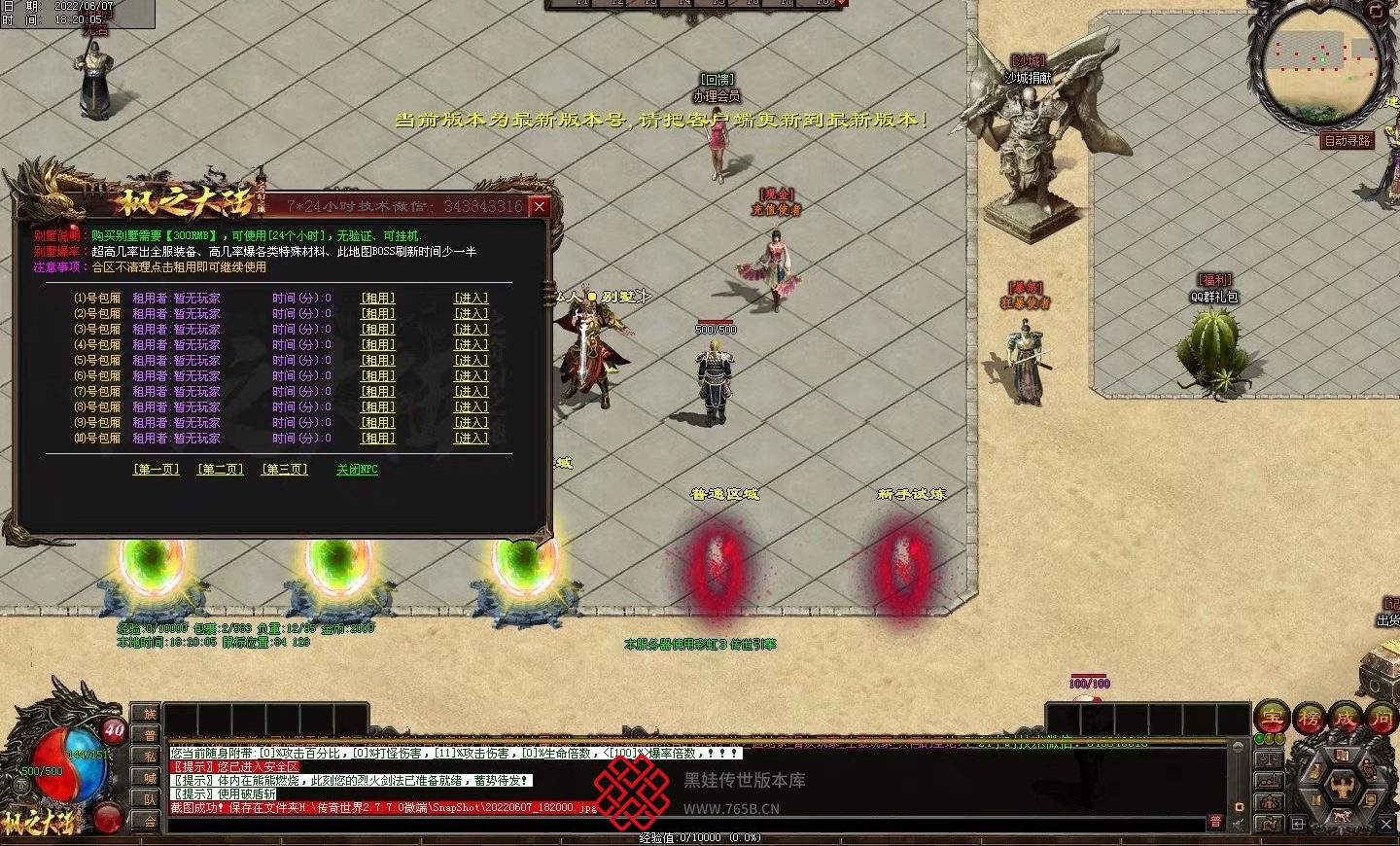The image size is (1400, 846).
Task: Enter private room number 10 (进入)
Action: point(472,439)
